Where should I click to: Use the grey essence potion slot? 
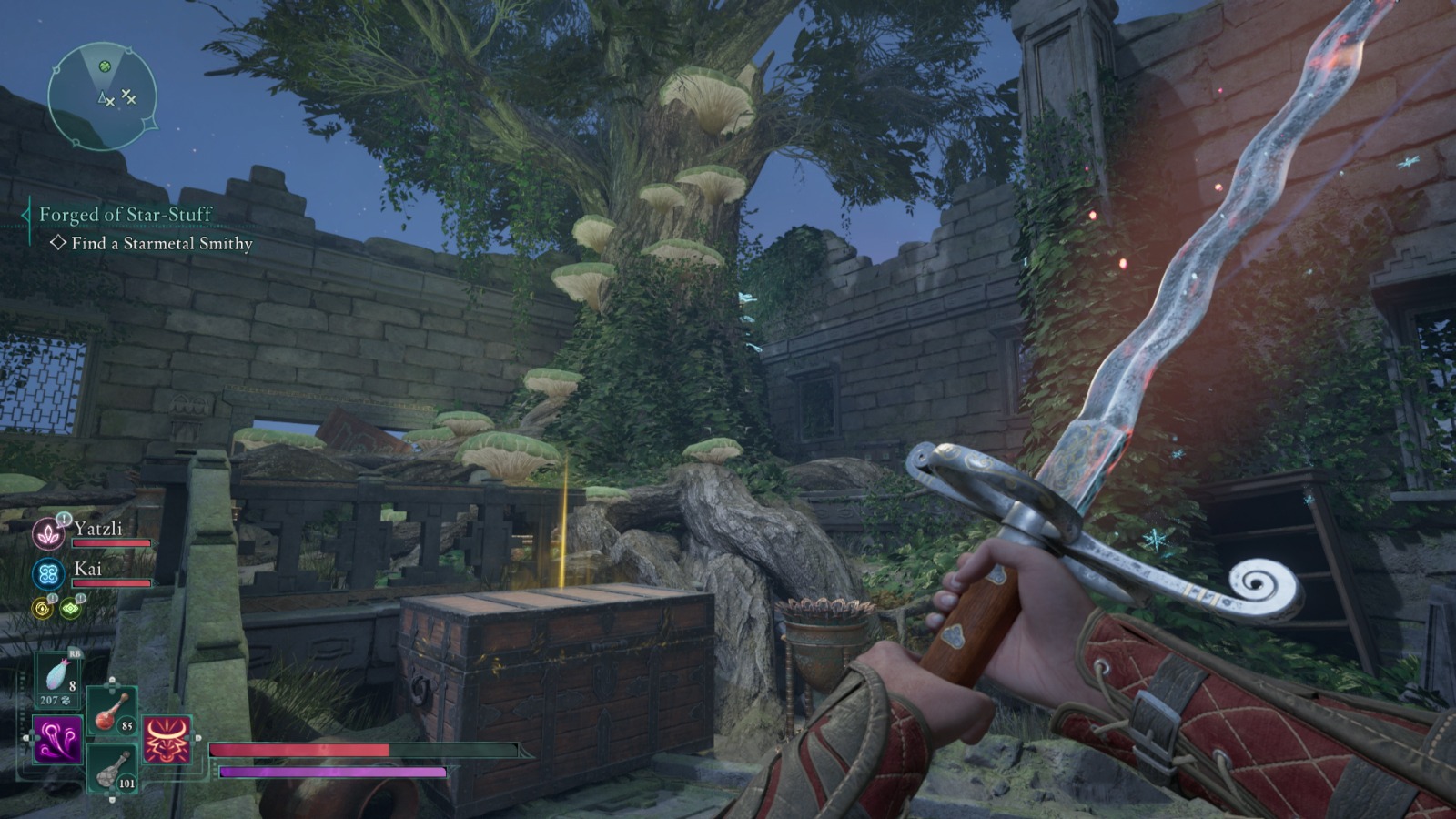pos(112,769)
